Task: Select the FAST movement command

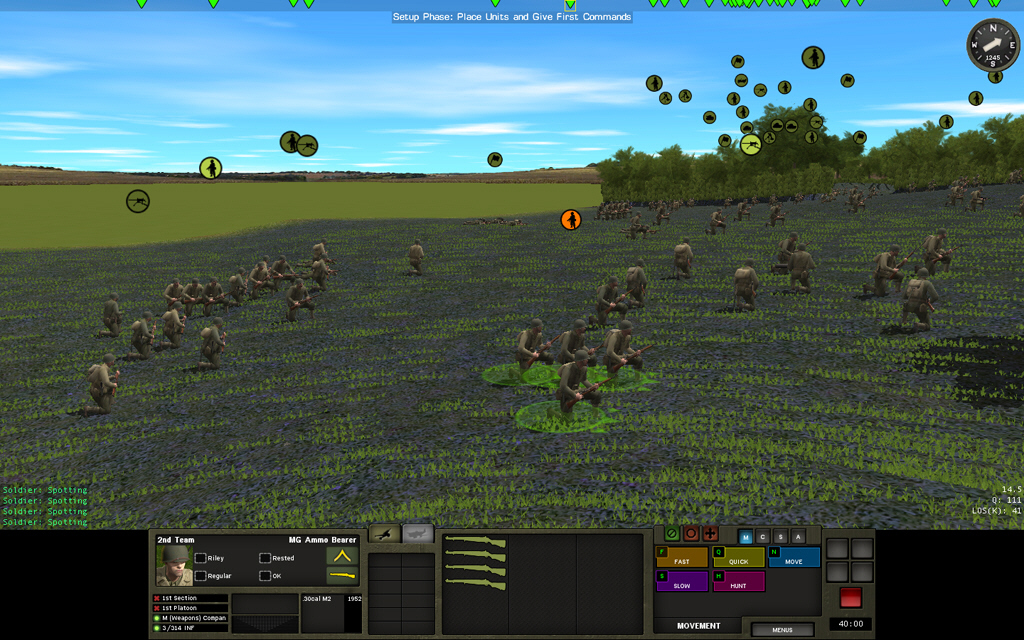Action: pos(681,557)
